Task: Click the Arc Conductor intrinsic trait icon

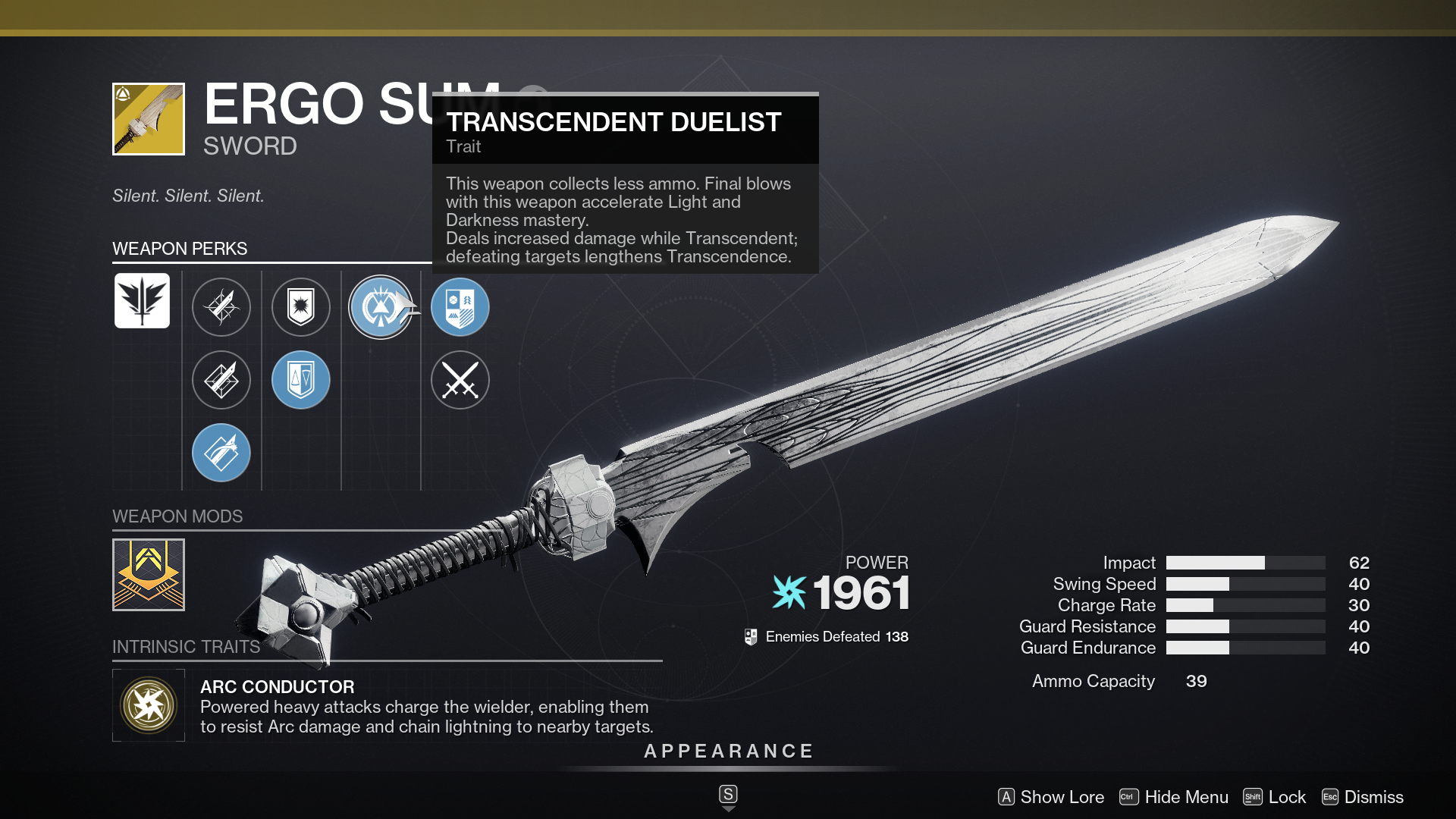Action: coord(149,705)
